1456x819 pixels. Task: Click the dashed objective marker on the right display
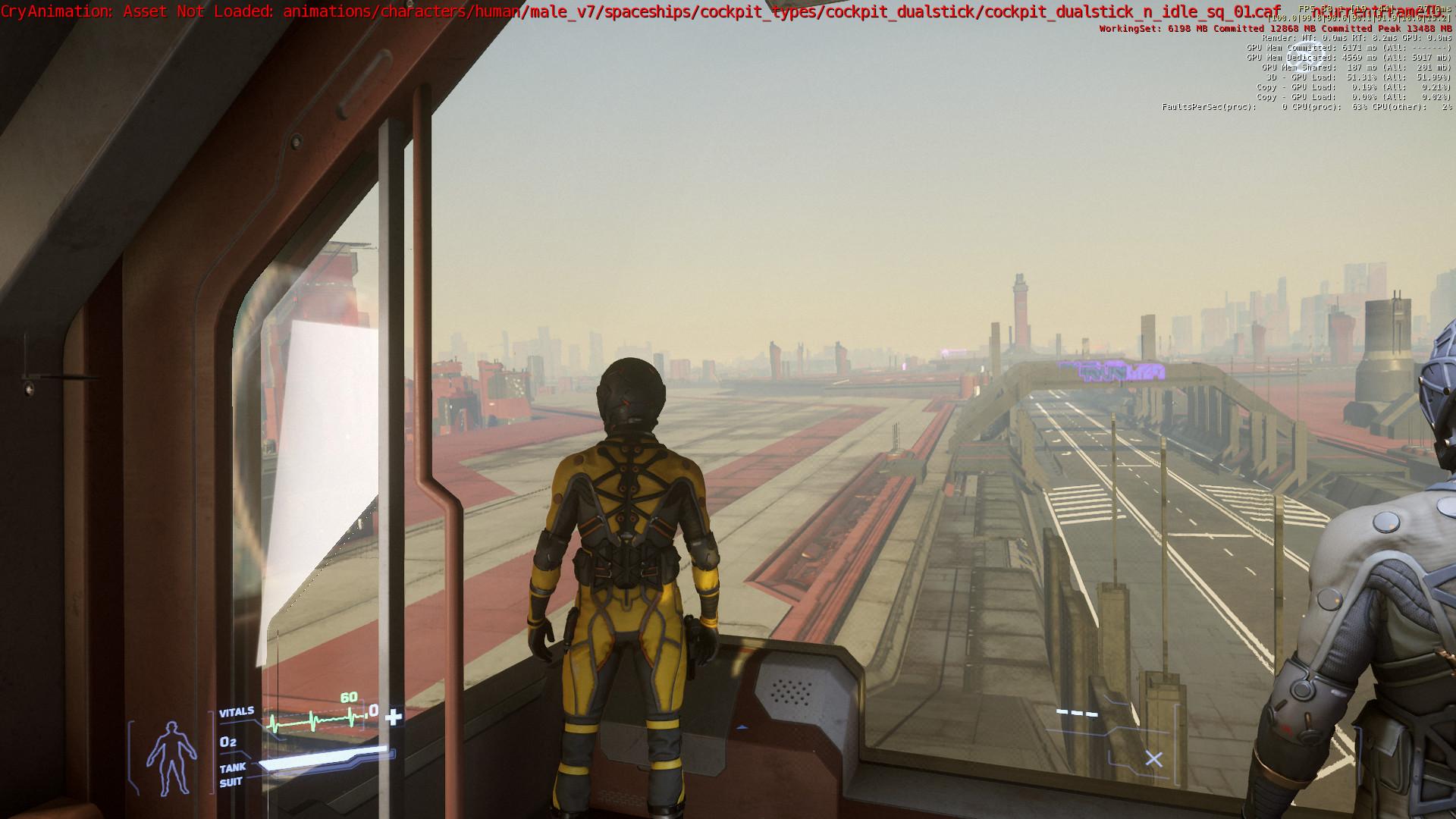(x=1076, y=713)
